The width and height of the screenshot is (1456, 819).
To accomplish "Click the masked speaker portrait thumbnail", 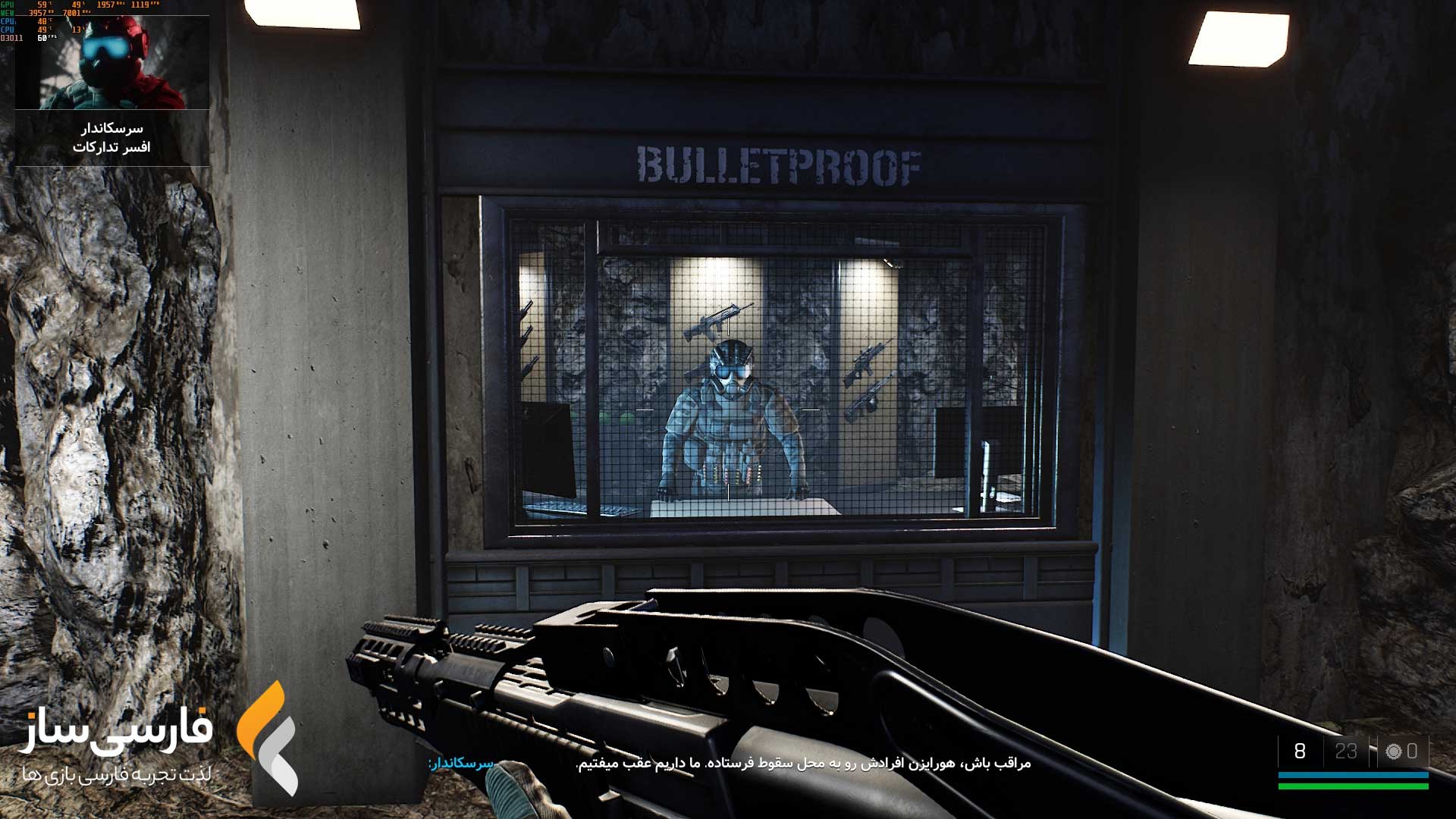I will coord(112,63).
